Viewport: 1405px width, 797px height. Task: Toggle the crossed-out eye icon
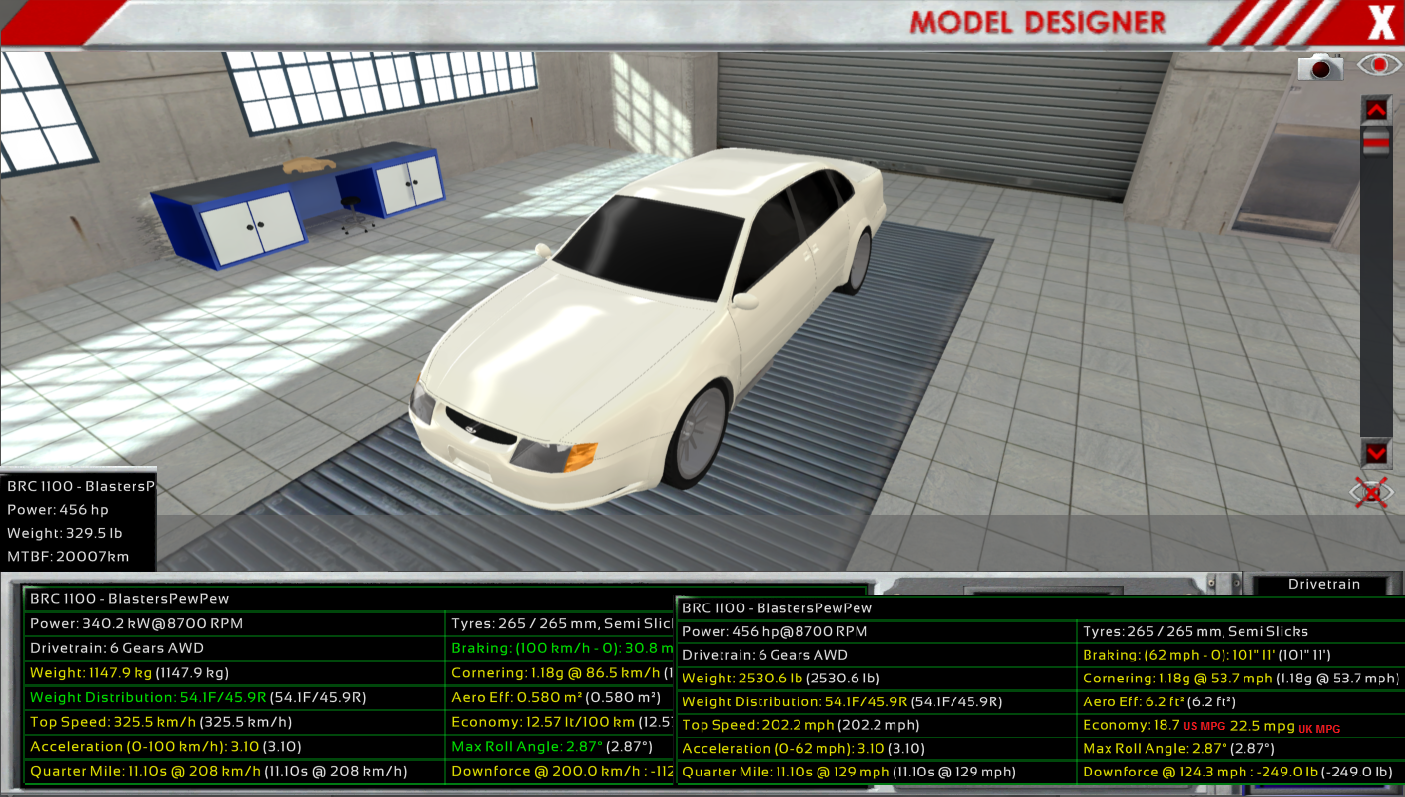(x=1372, y=493)
